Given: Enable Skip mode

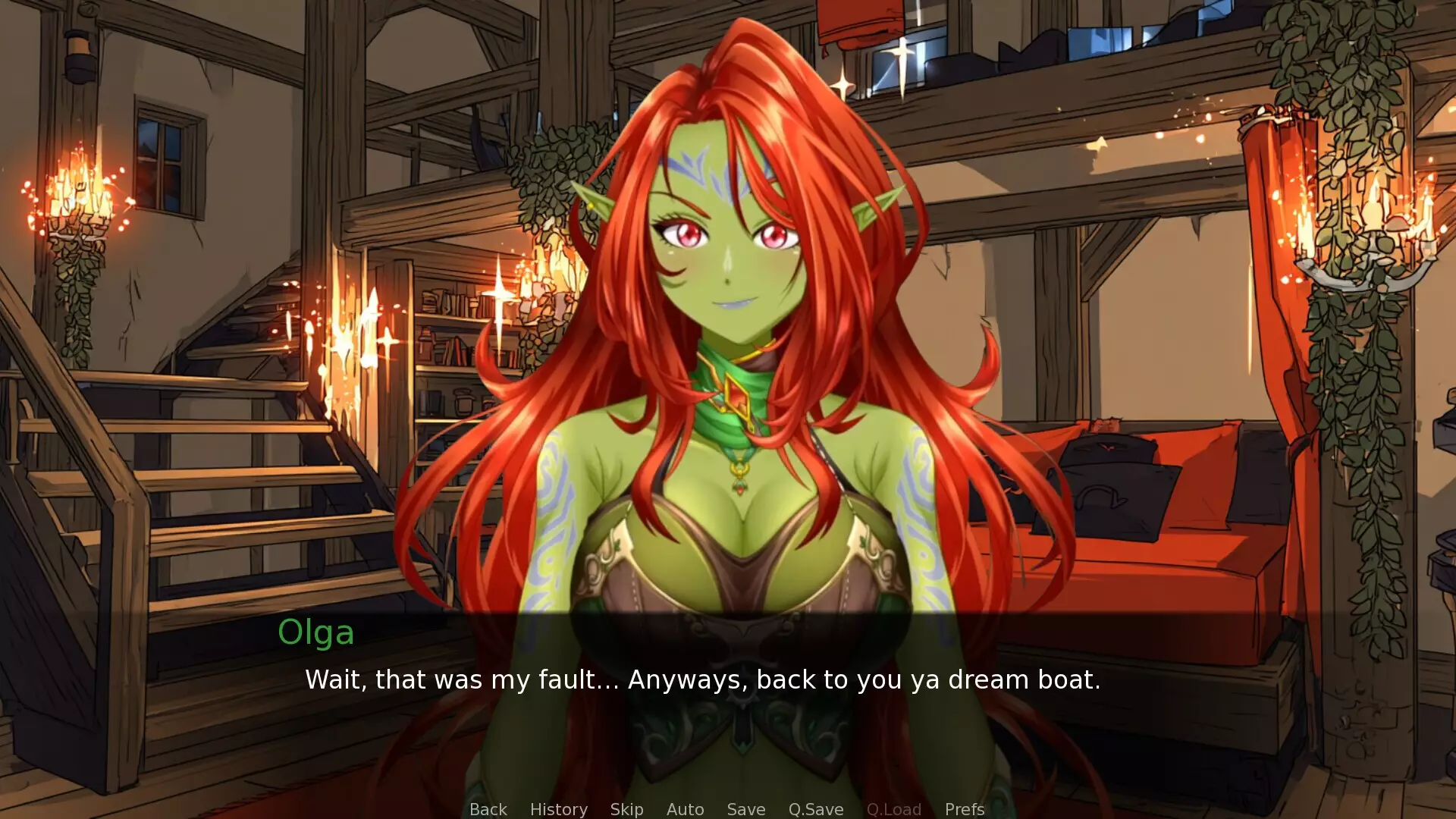Looking at the screenshot, I should pyautogui.click(x=626, y=809).
